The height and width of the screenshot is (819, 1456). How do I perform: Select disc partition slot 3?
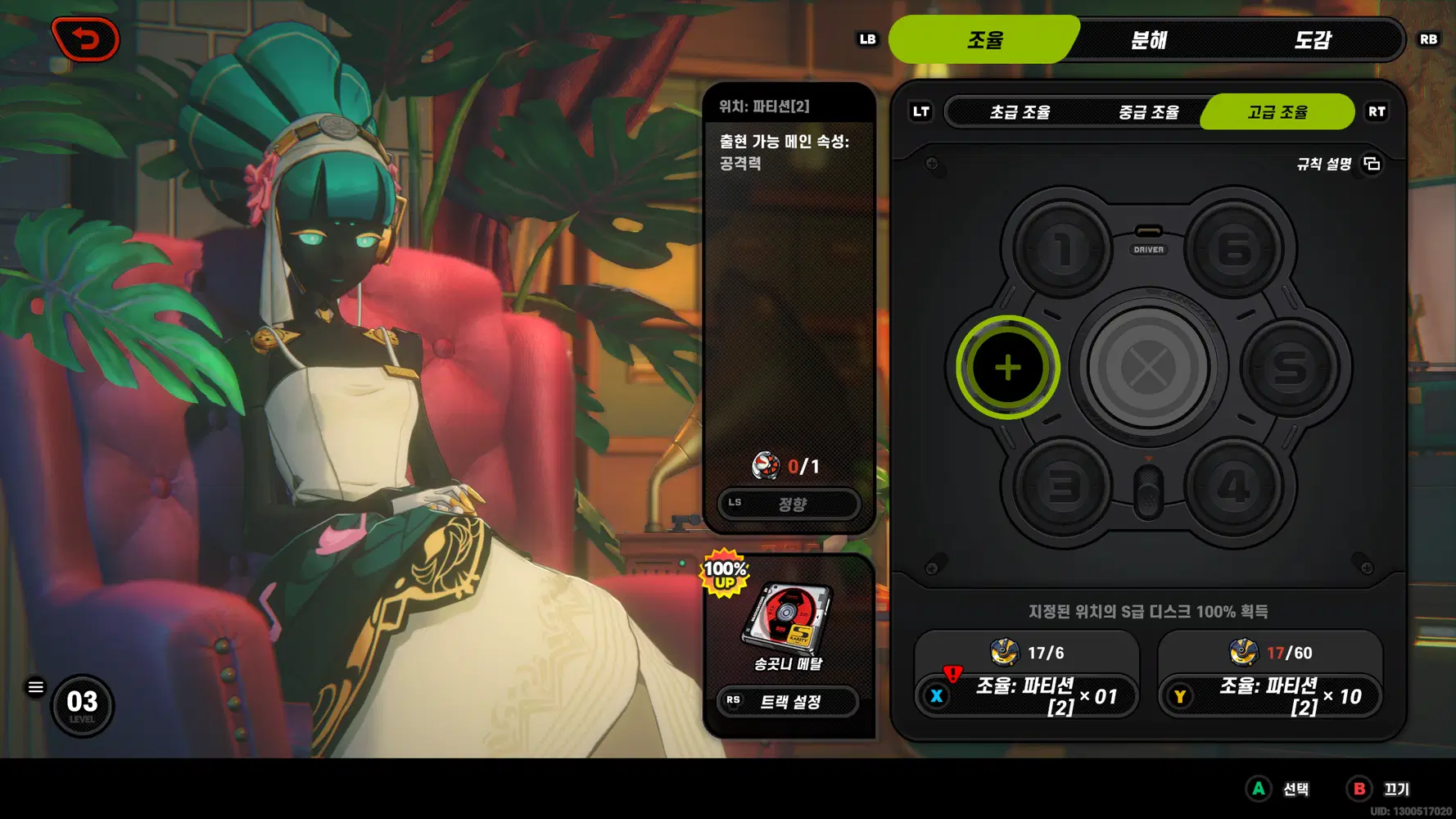(1062, 487)
